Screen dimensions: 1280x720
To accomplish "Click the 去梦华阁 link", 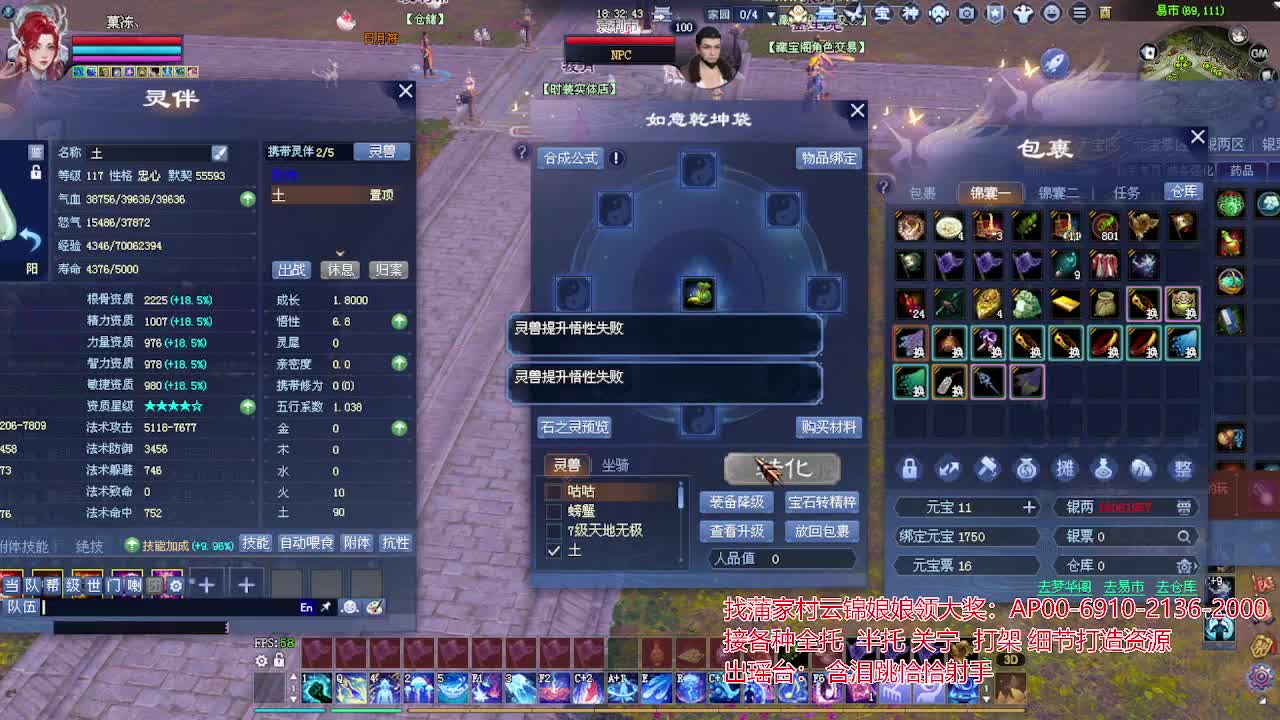I will coord(1064,587).
